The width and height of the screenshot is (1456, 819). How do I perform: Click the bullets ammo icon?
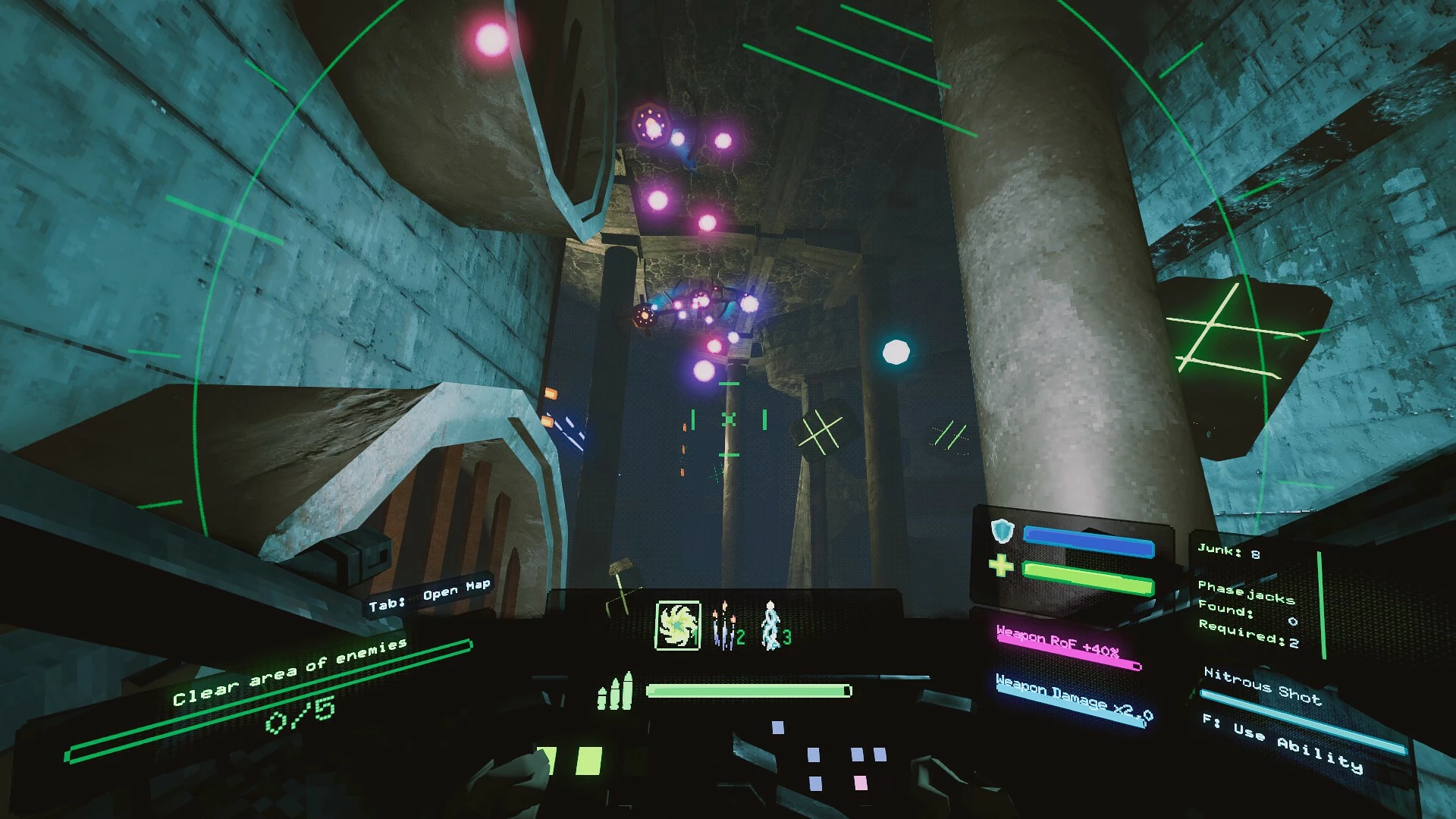(614, 692)
